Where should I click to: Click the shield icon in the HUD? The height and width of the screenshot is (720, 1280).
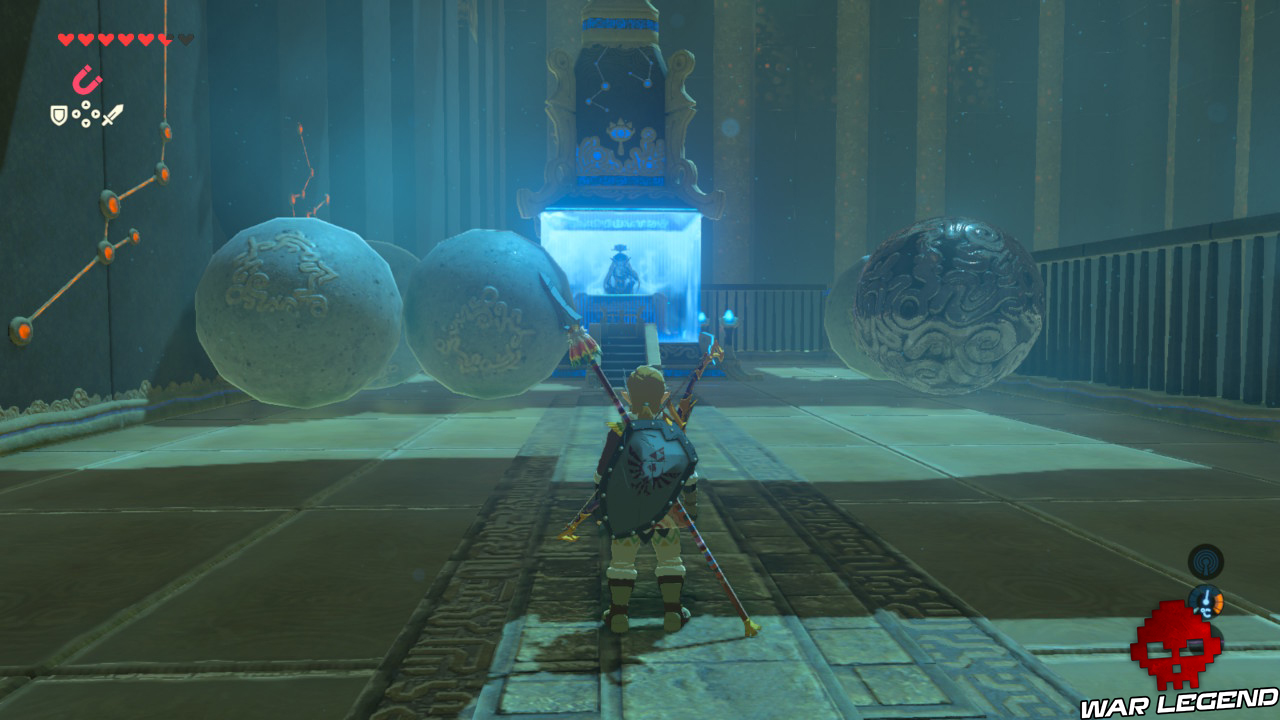58,114
